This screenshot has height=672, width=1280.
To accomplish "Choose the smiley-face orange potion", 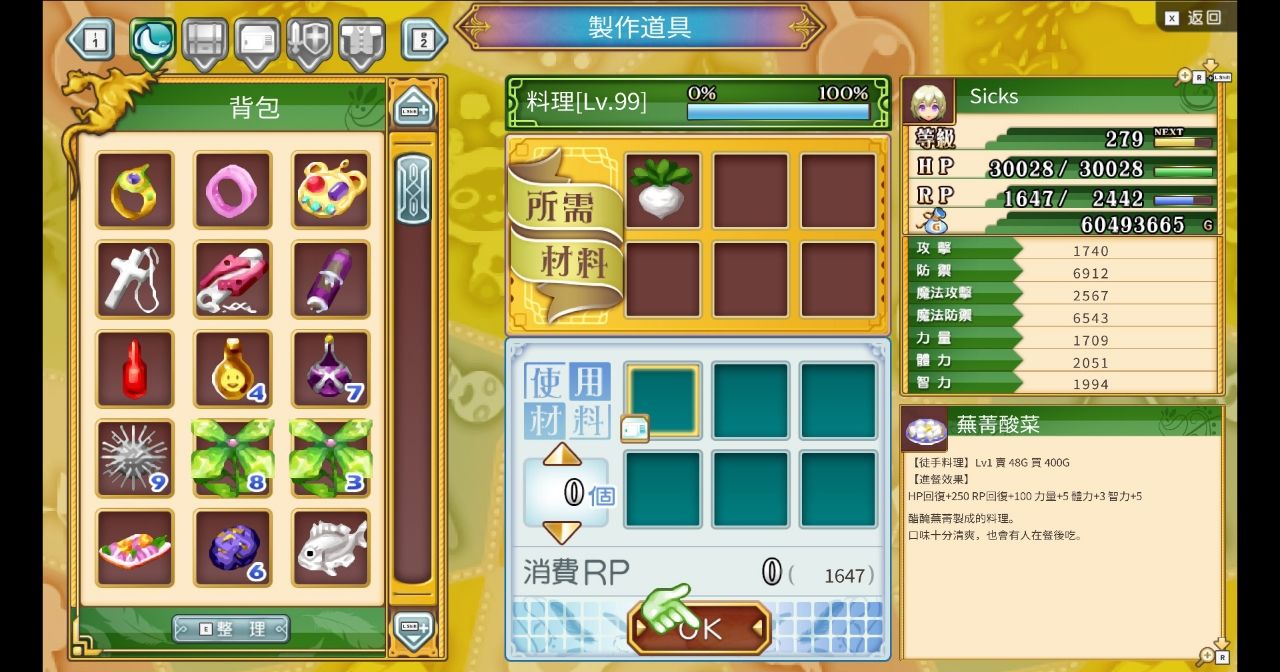I will pos(232,369).
